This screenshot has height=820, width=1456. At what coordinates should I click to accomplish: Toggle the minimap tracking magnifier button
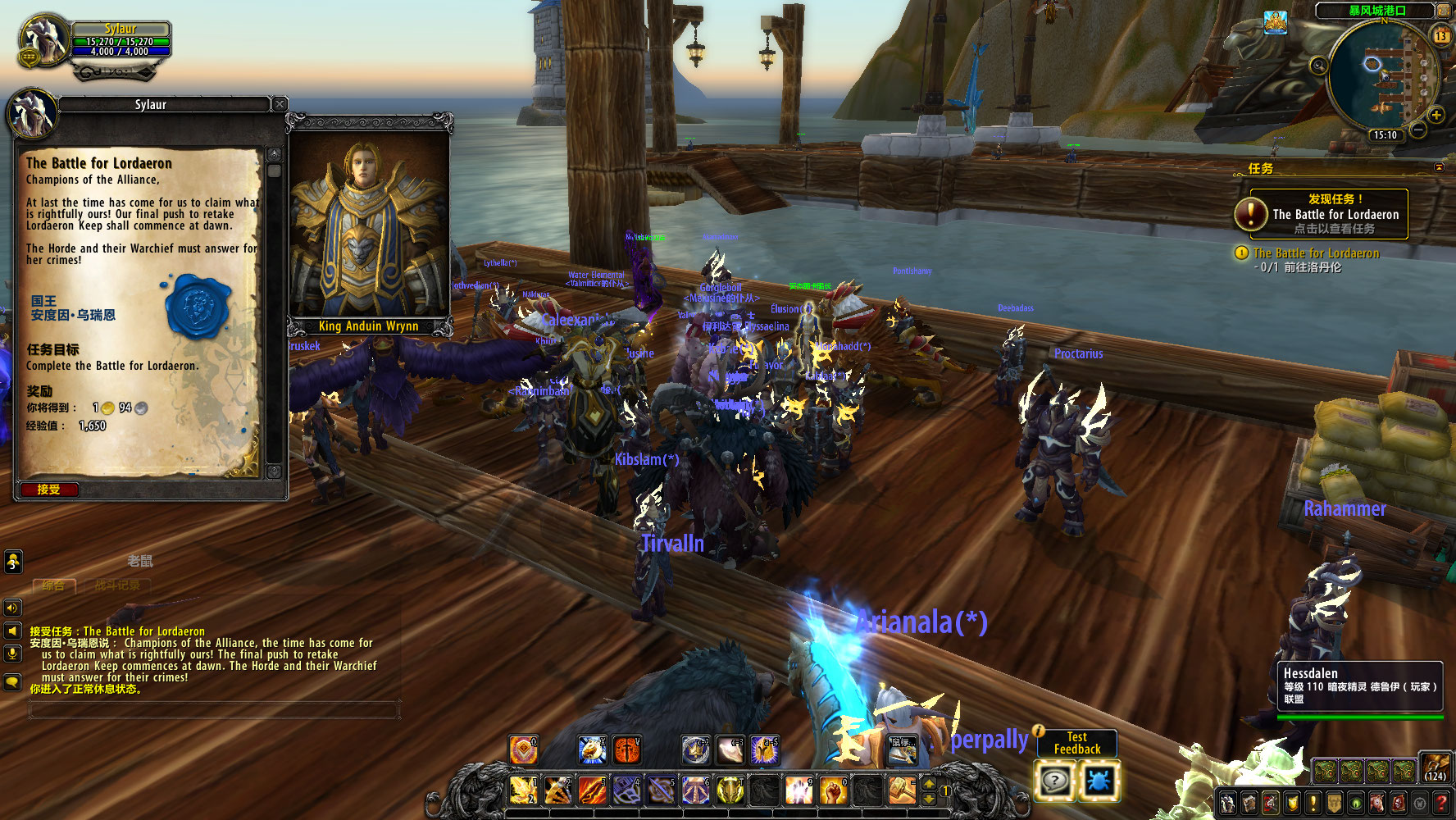1318,66
